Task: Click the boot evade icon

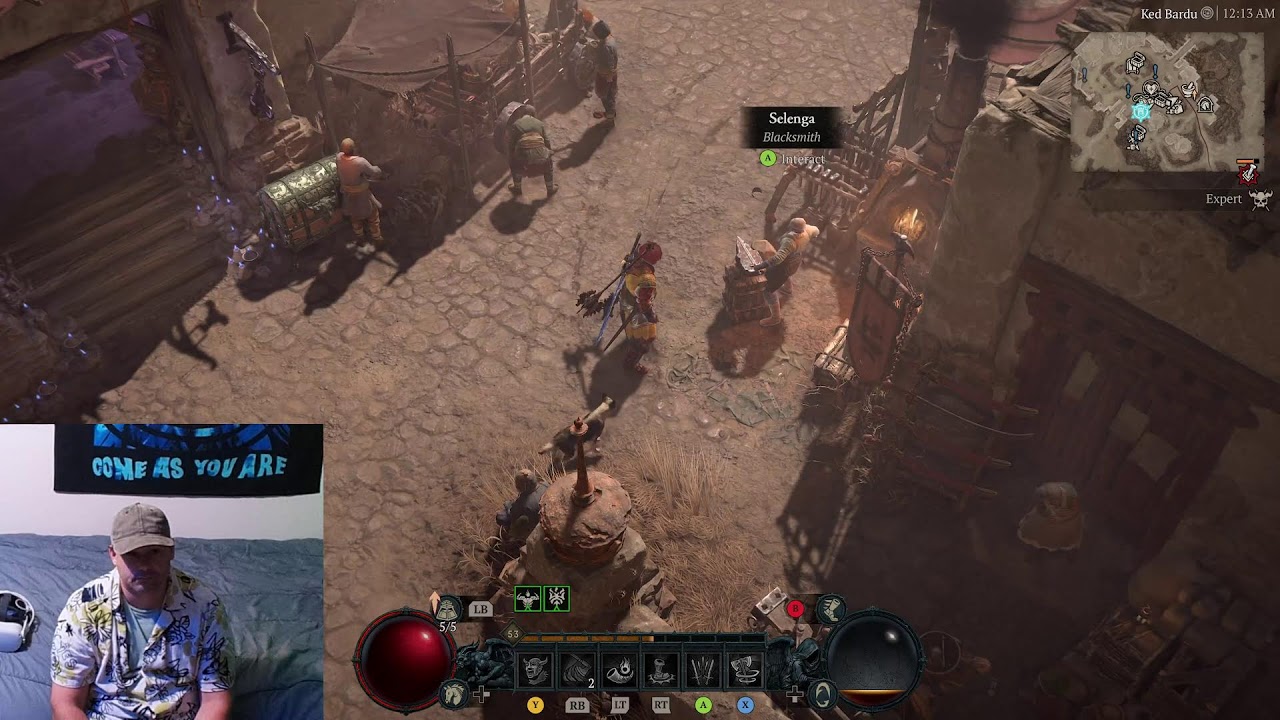Action: tap(830, 608)
